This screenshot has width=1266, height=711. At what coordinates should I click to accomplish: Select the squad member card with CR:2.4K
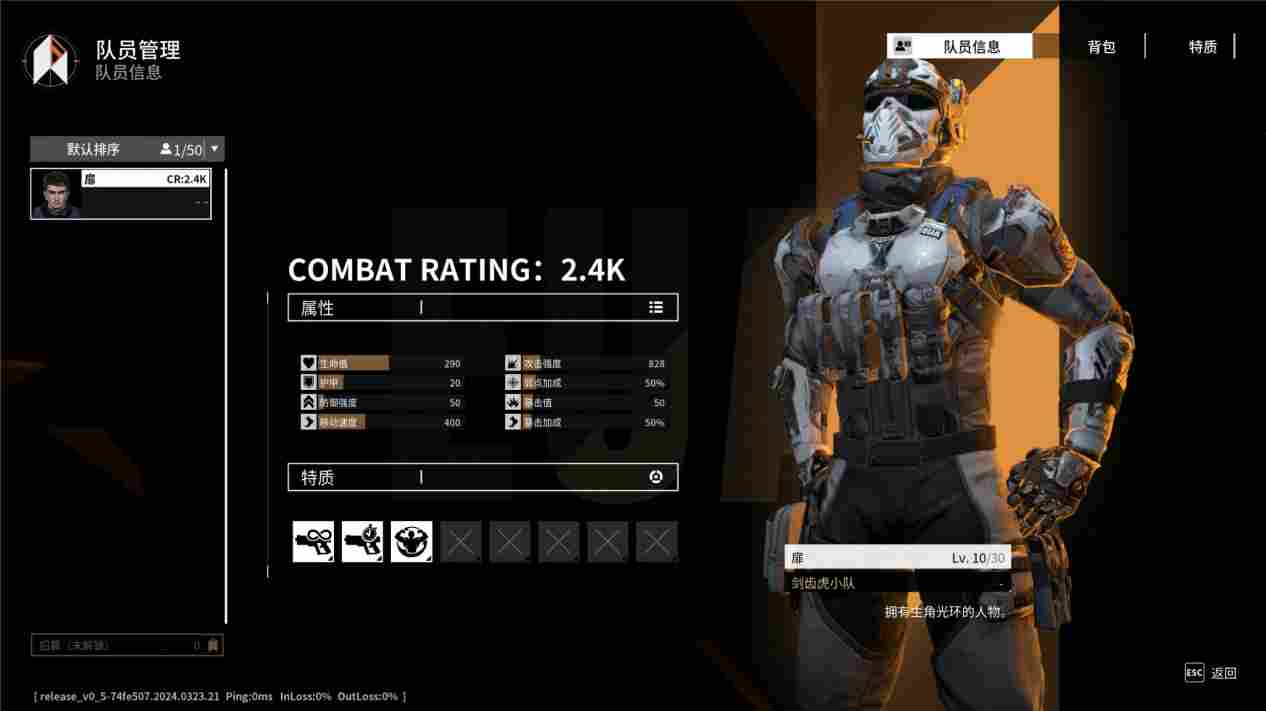click(121, 193)
